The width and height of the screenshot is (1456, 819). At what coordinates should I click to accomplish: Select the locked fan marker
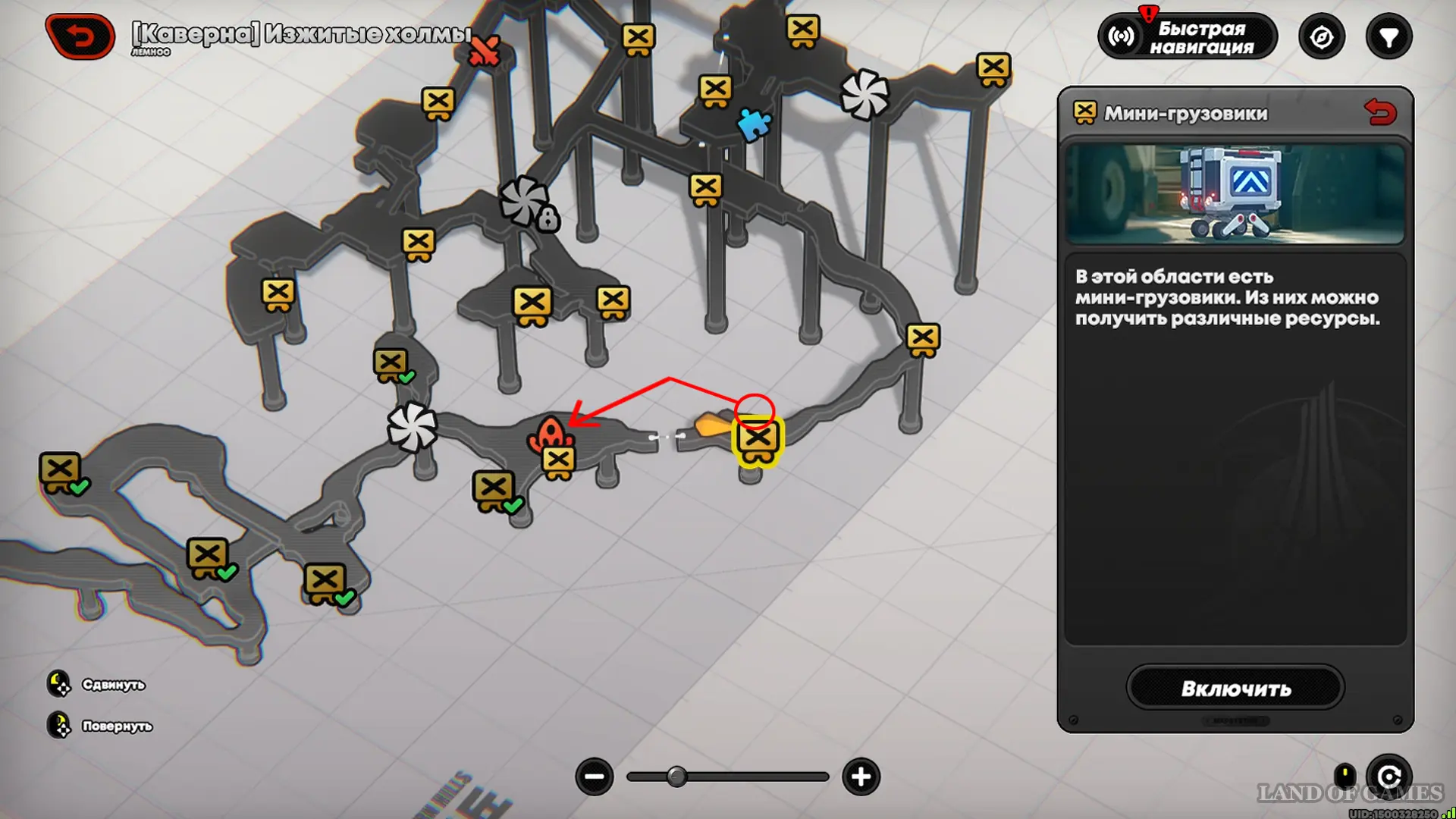[x=526, y=203]
